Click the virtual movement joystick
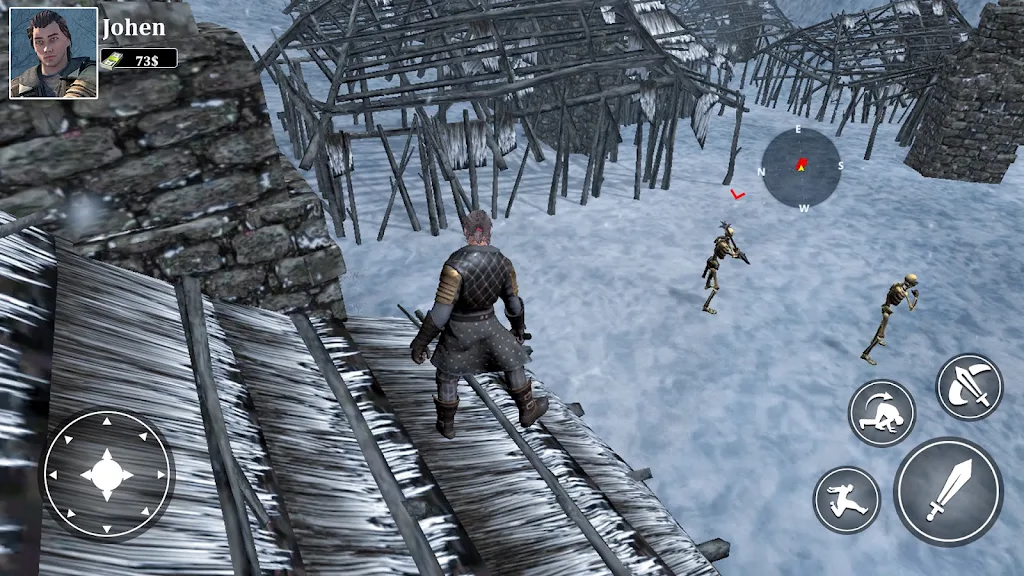 (x=106, y=473)
